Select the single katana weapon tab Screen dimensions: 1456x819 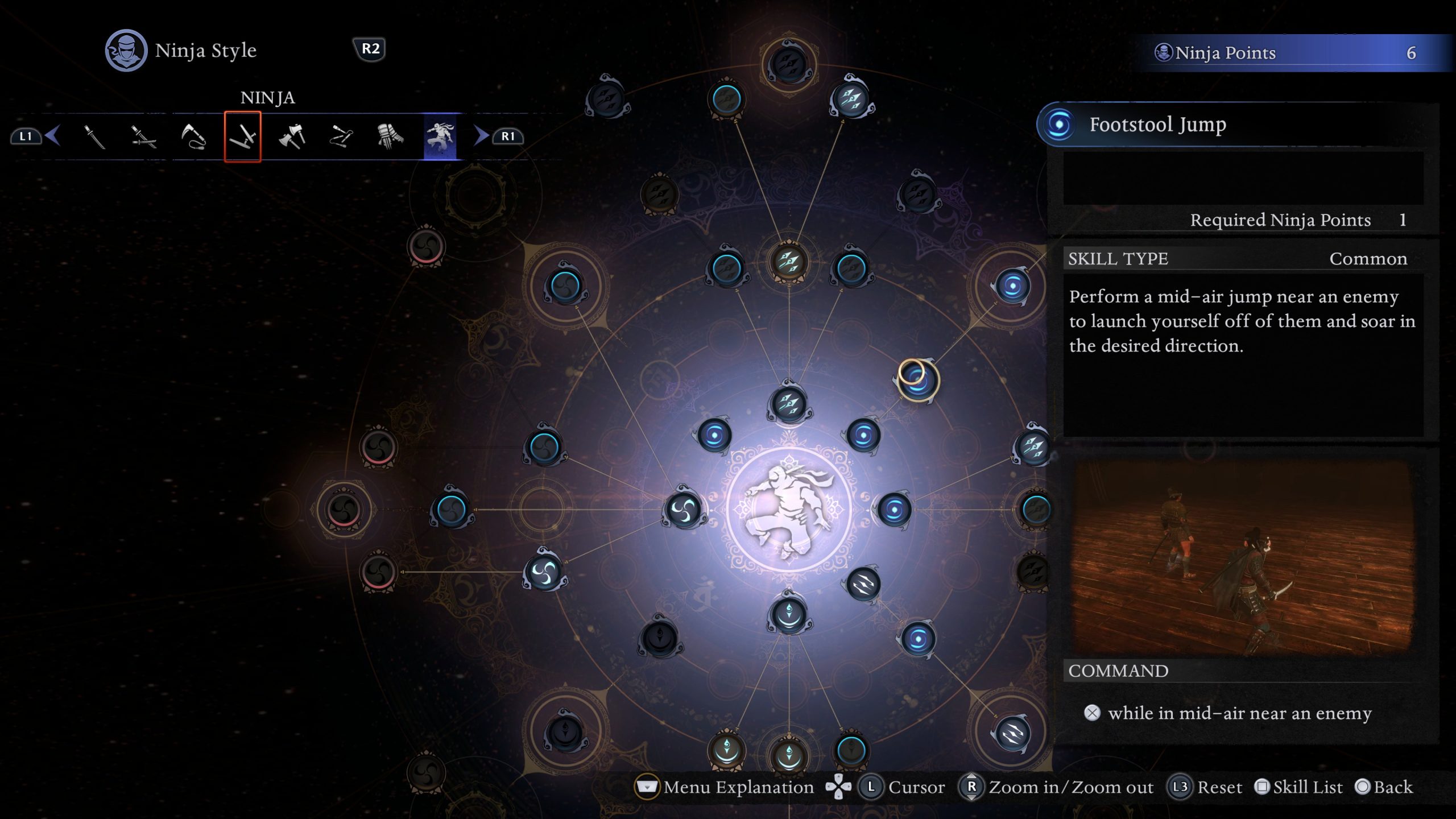94,136
